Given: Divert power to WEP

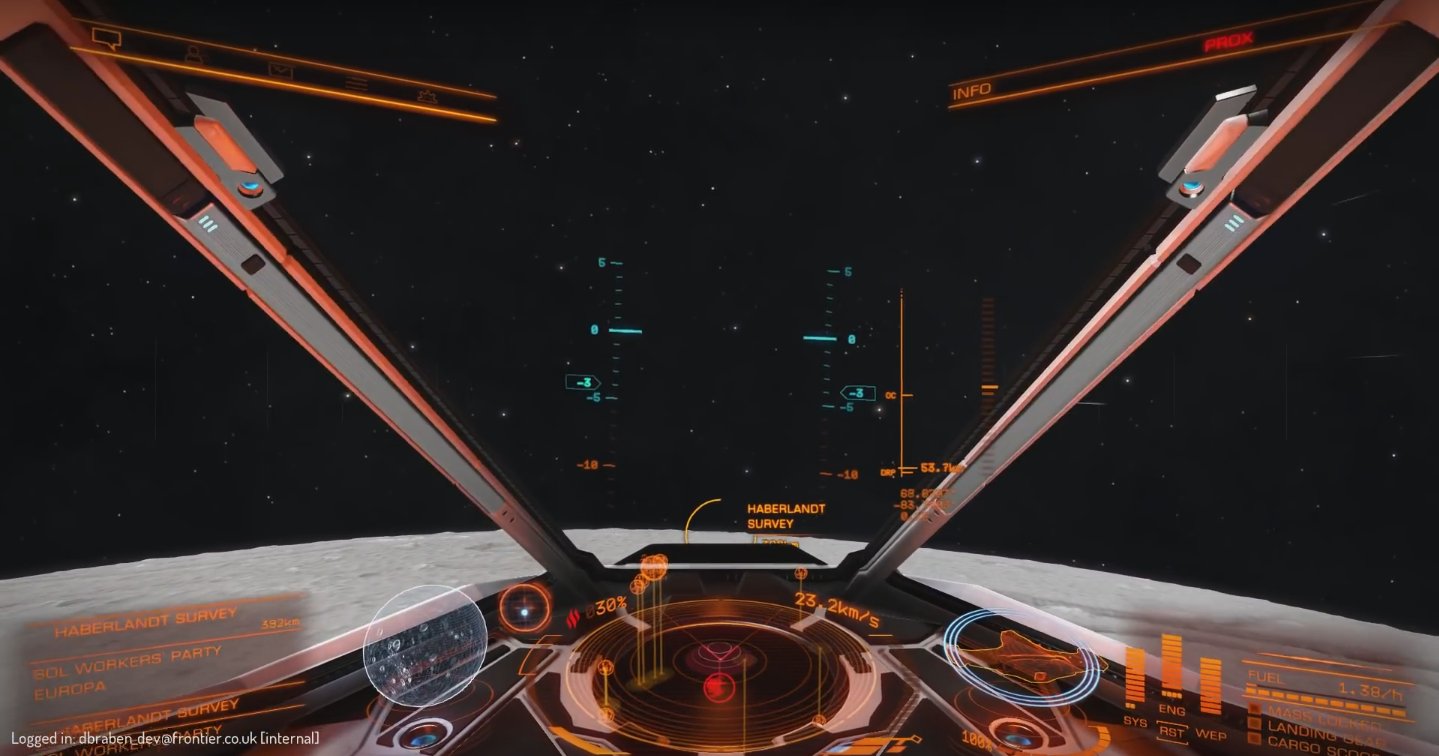Looking at the screenshot, I should [1210, 735].
